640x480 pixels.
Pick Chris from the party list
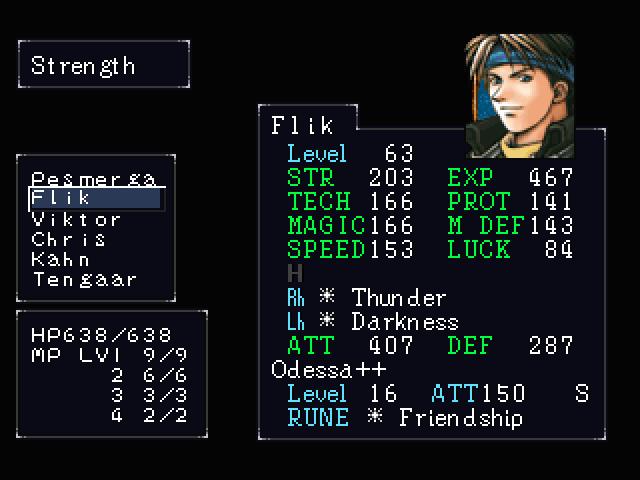tap(69, 239)
